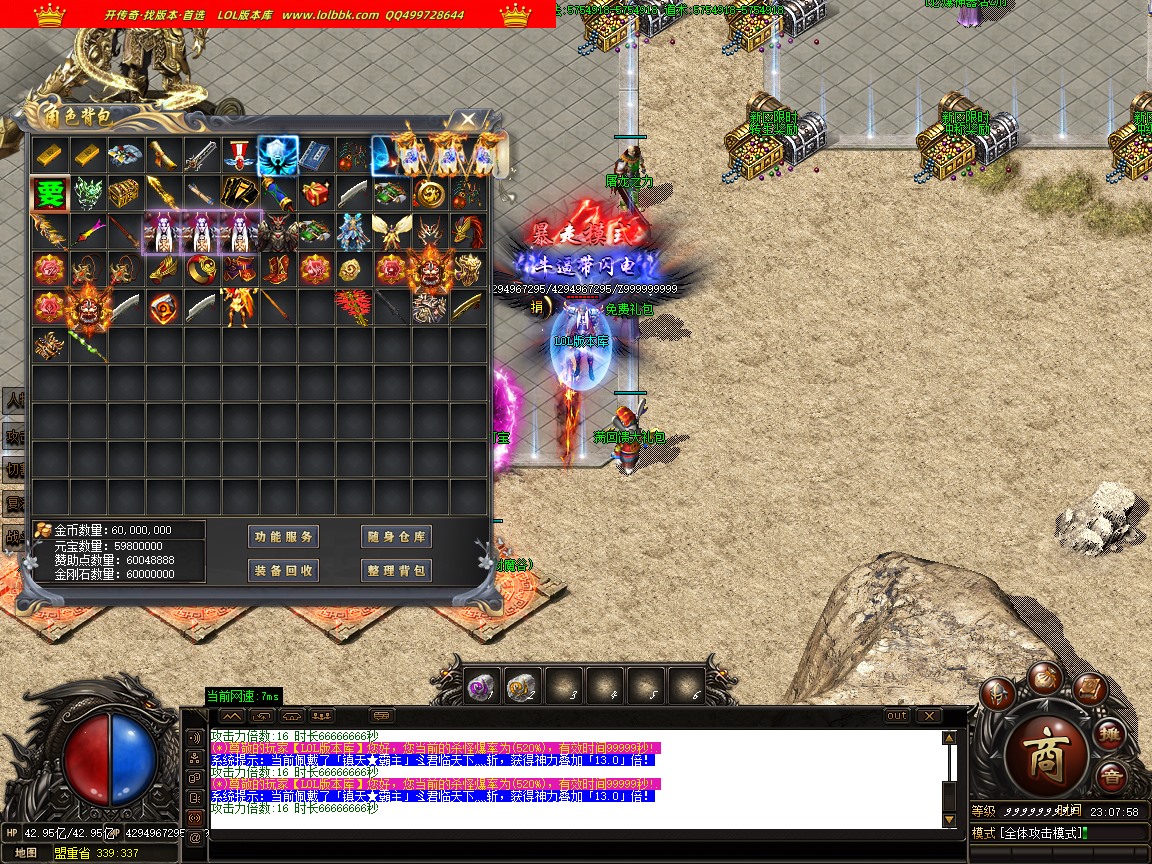Use the purple stone in hotbar slot 1
Image resolution: width=1152 pixels, height=864 pixels.
[481, 686]
